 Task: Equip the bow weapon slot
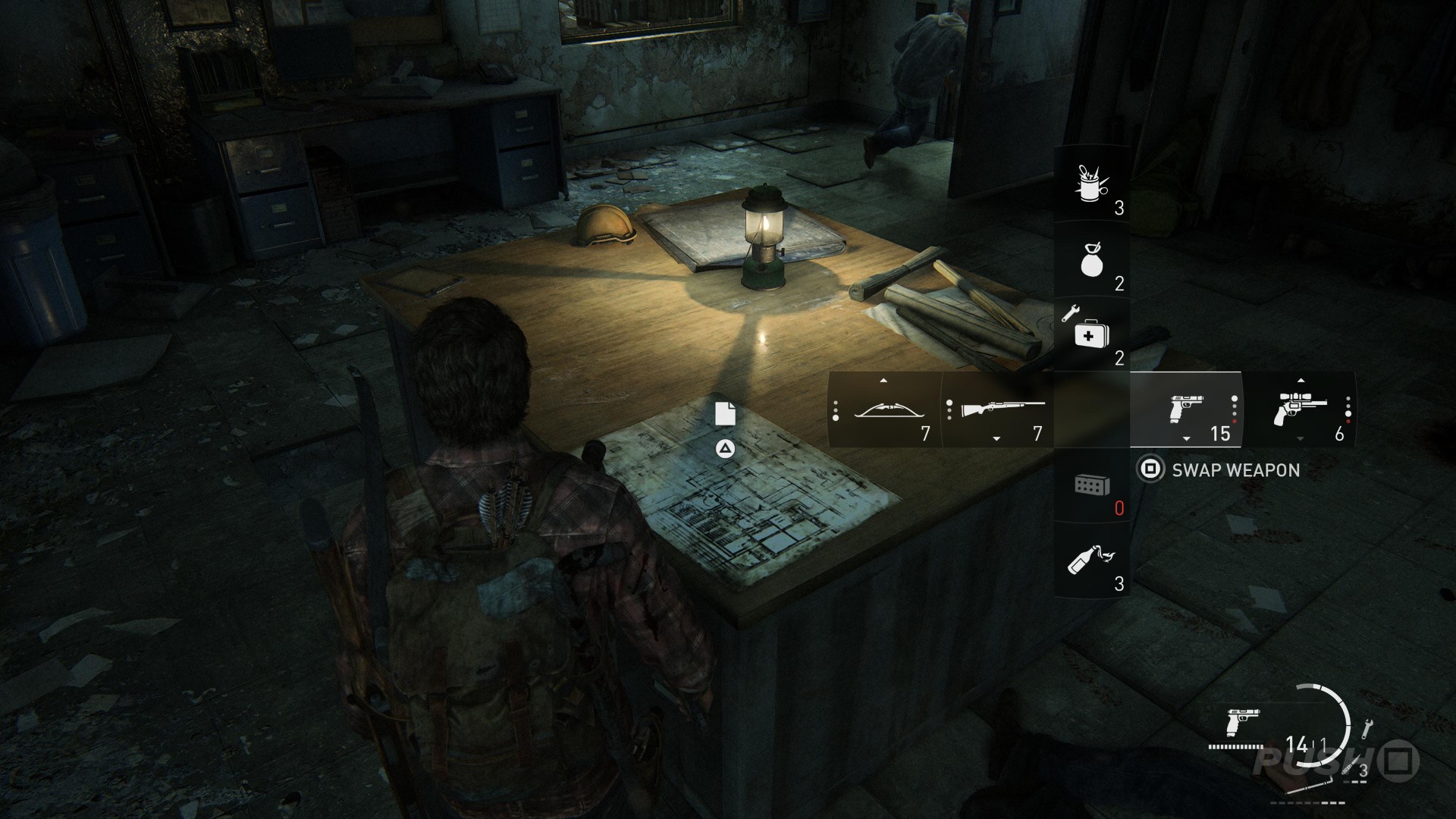coord(884,410)
